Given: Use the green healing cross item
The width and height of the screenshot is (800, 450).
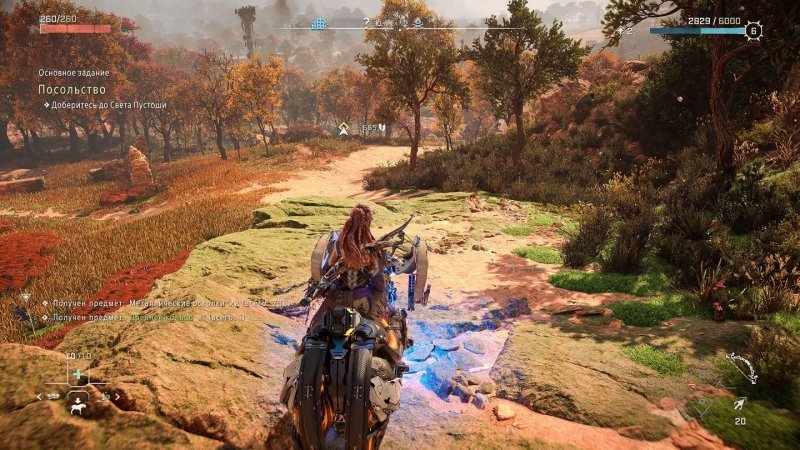Looking at the screenshot, I should (77, 374).
